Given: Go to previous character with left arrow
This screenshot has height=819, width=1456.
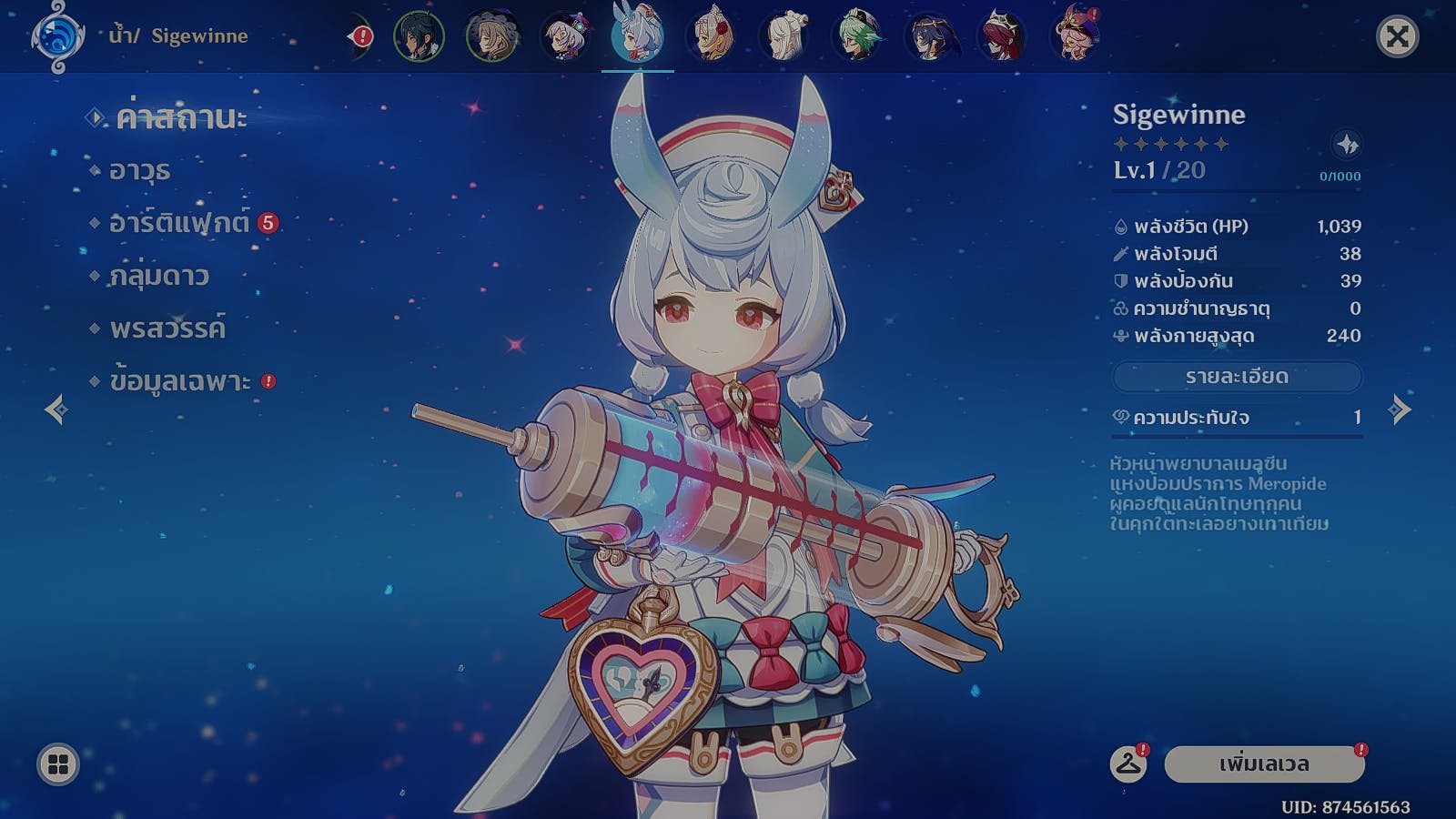Looking at the screenshot, I should (x=56, y=409).
